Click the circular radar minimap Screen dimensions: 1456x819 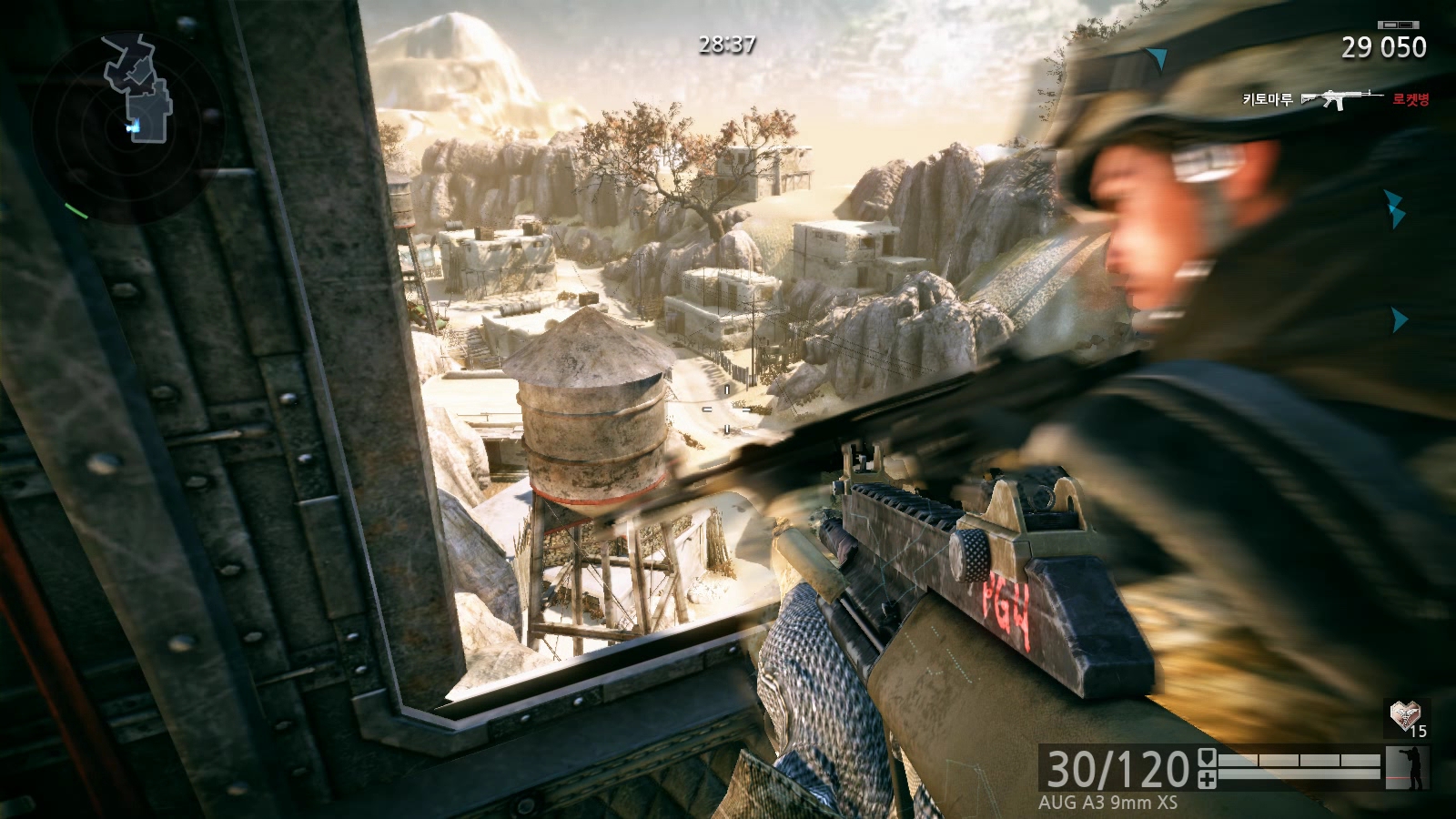click(127, 126)
